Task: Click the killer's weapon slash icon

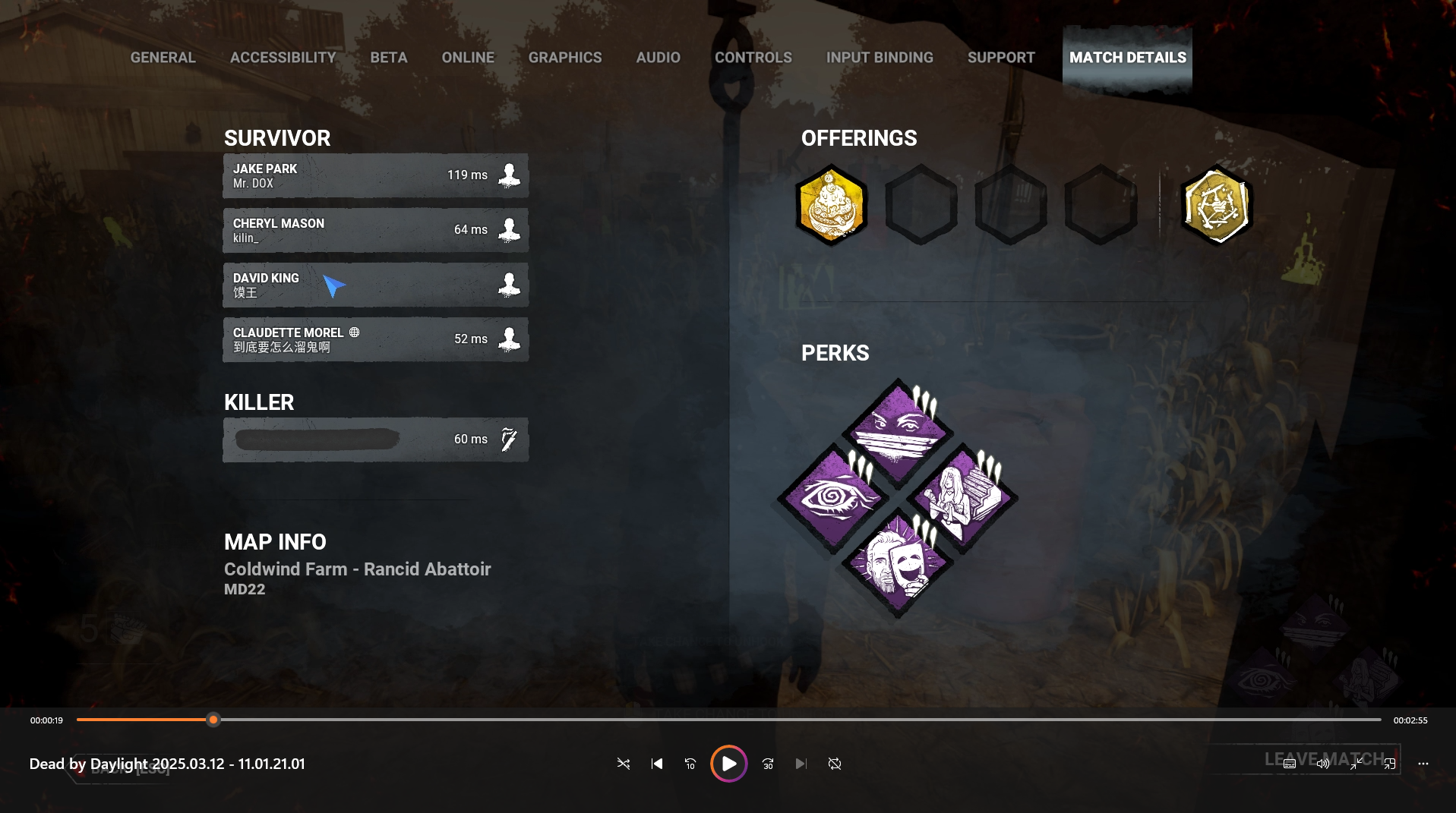Action: (x=508, y=439)
